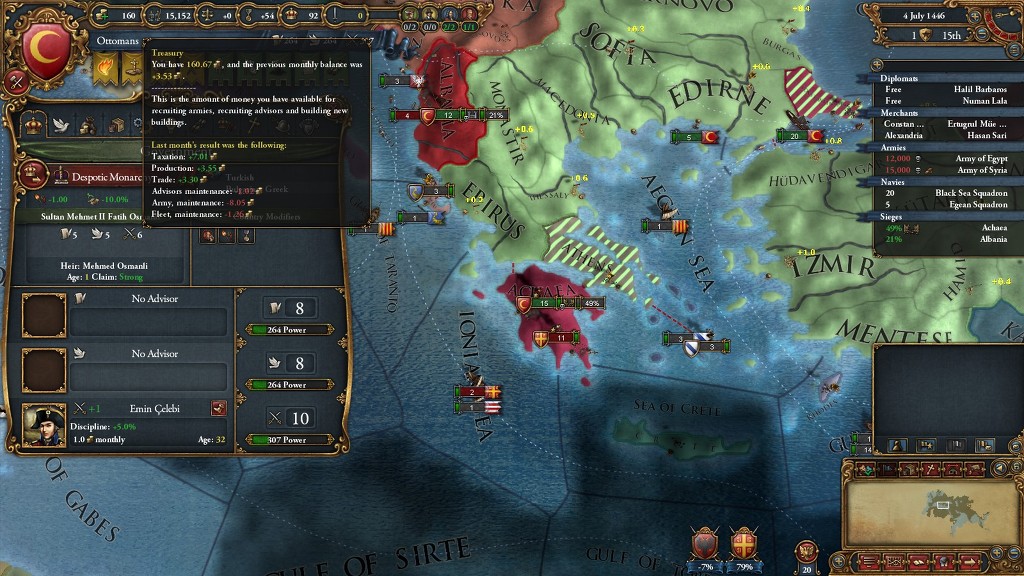Open the Holy Roman Empire eagle badge
The image size is (1024, 576).
[807, 551]
